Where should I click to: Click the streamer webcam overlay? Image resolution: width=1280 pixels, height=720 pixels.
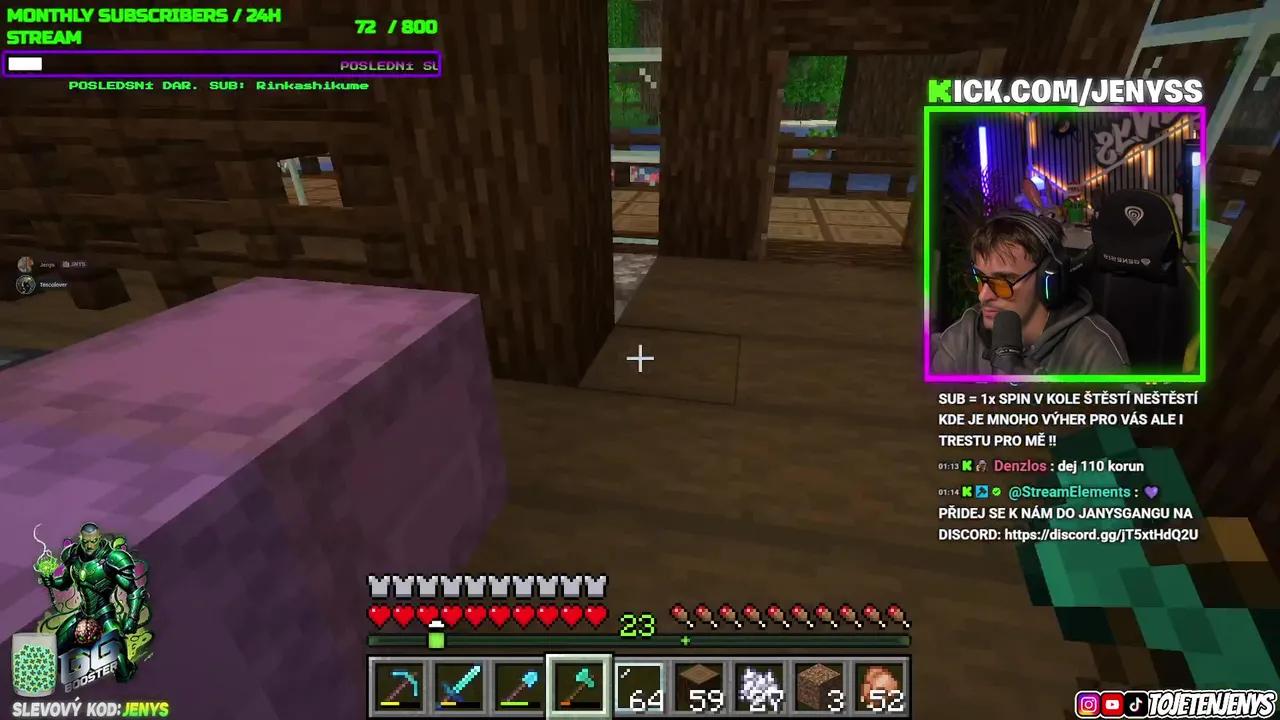point(1065,245)
